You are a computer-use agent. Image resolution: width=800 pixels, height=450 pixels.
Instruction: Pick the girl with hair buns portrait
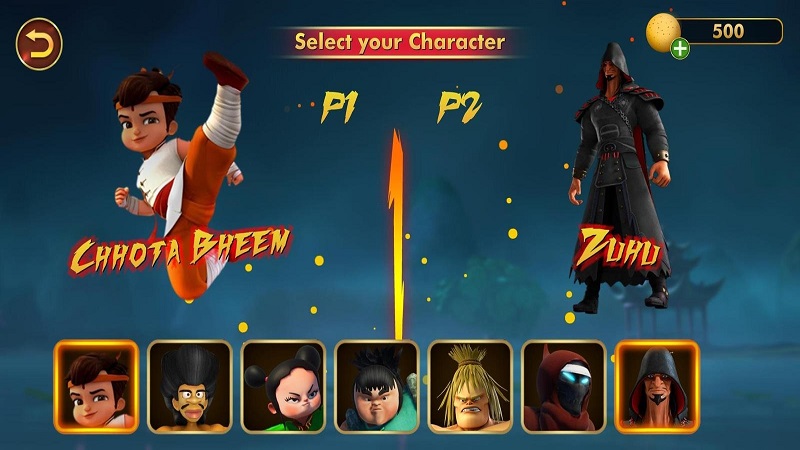coord(283,387)
